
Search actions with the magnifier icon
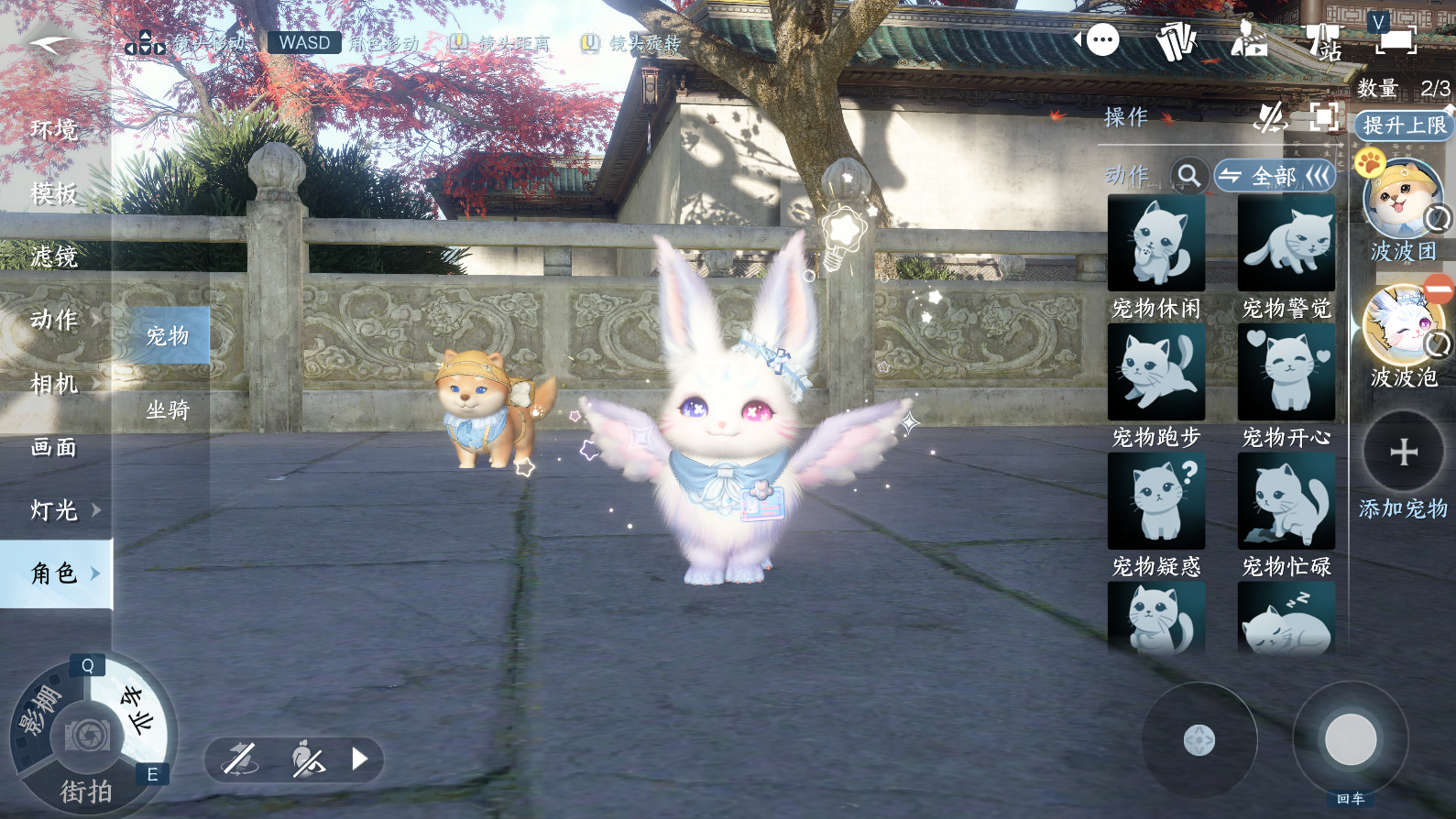click(1188, 175)
